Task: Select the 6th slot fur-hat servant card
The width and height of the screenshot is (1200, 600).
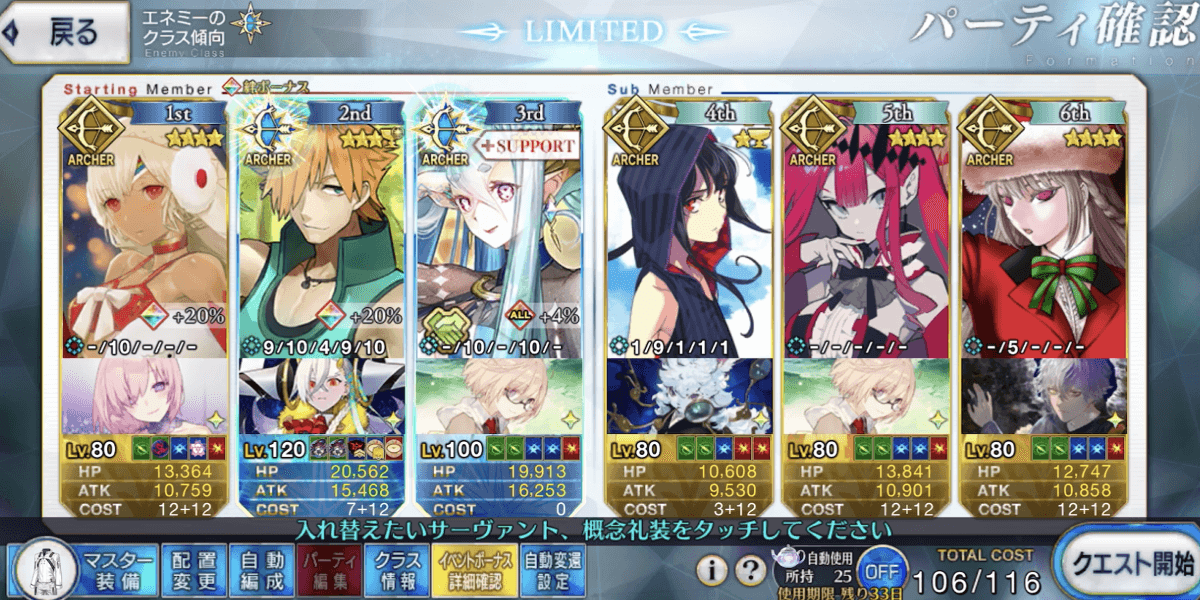Action: click(1040, 230)
